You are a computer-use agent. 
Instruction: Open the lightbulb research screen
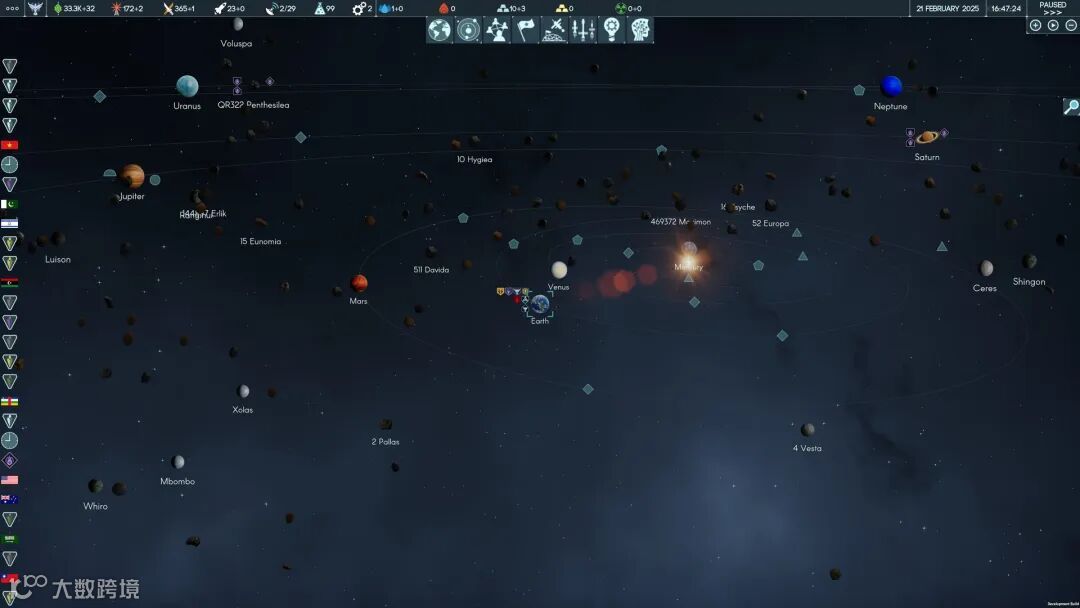[x=612, y=30]
